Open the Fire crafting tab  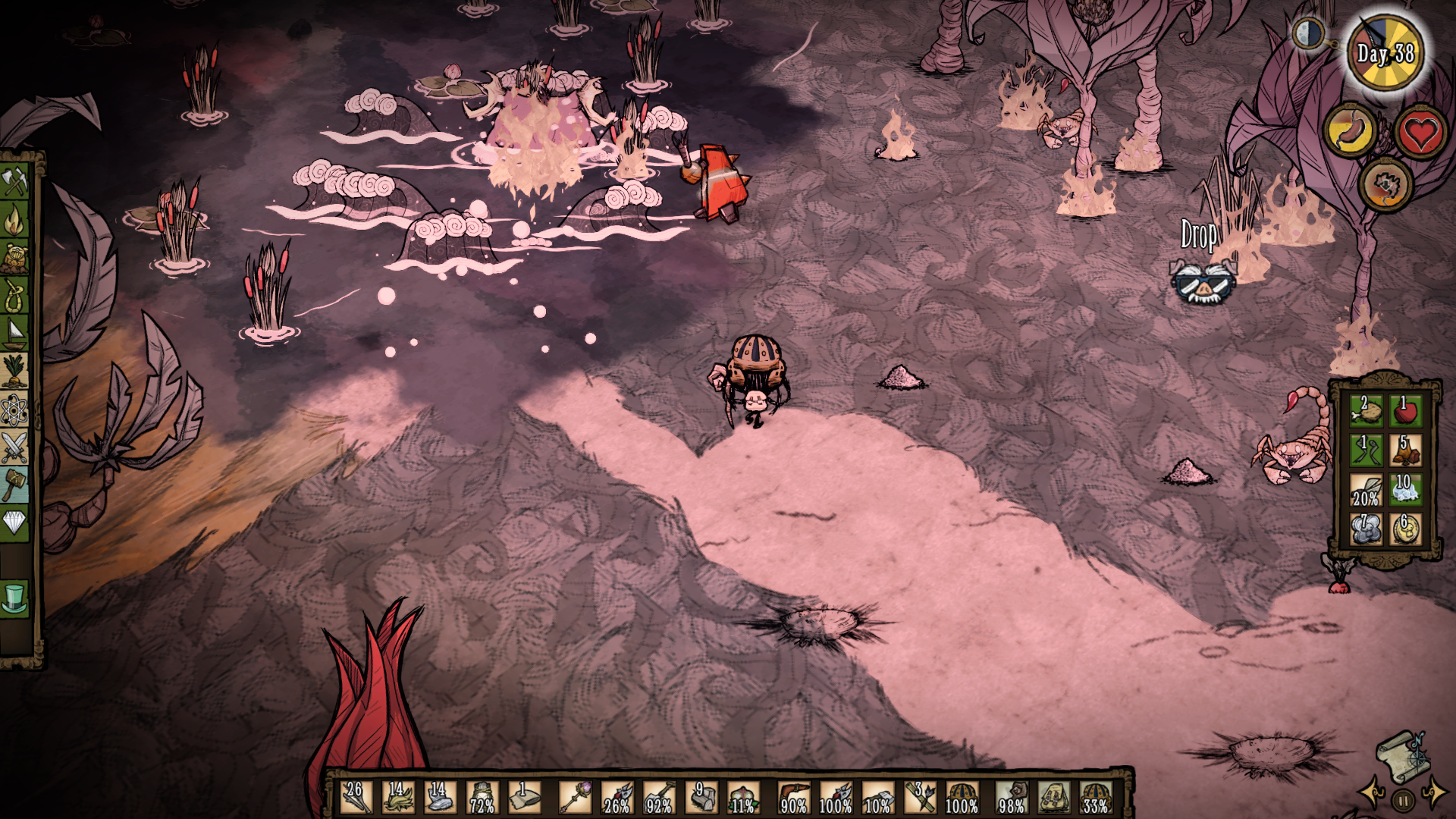click(x=14, y=221)
